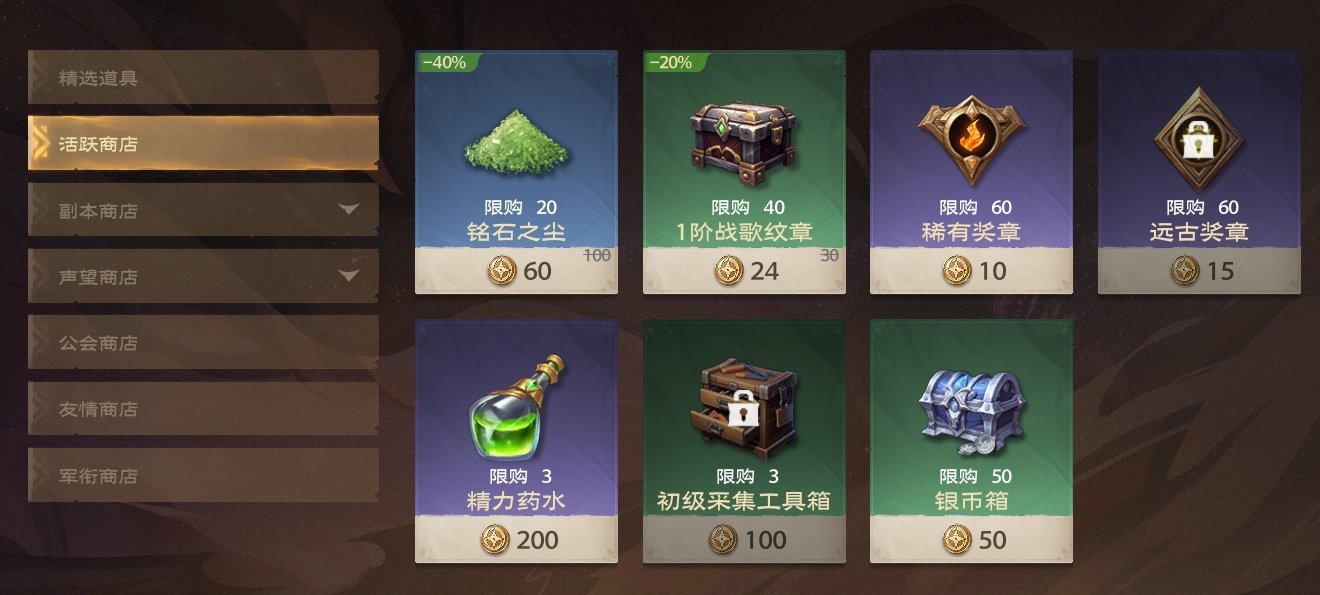Buy the 银币箱 silver chest
The image size is (1320, 595).
[x=971, y=441]
